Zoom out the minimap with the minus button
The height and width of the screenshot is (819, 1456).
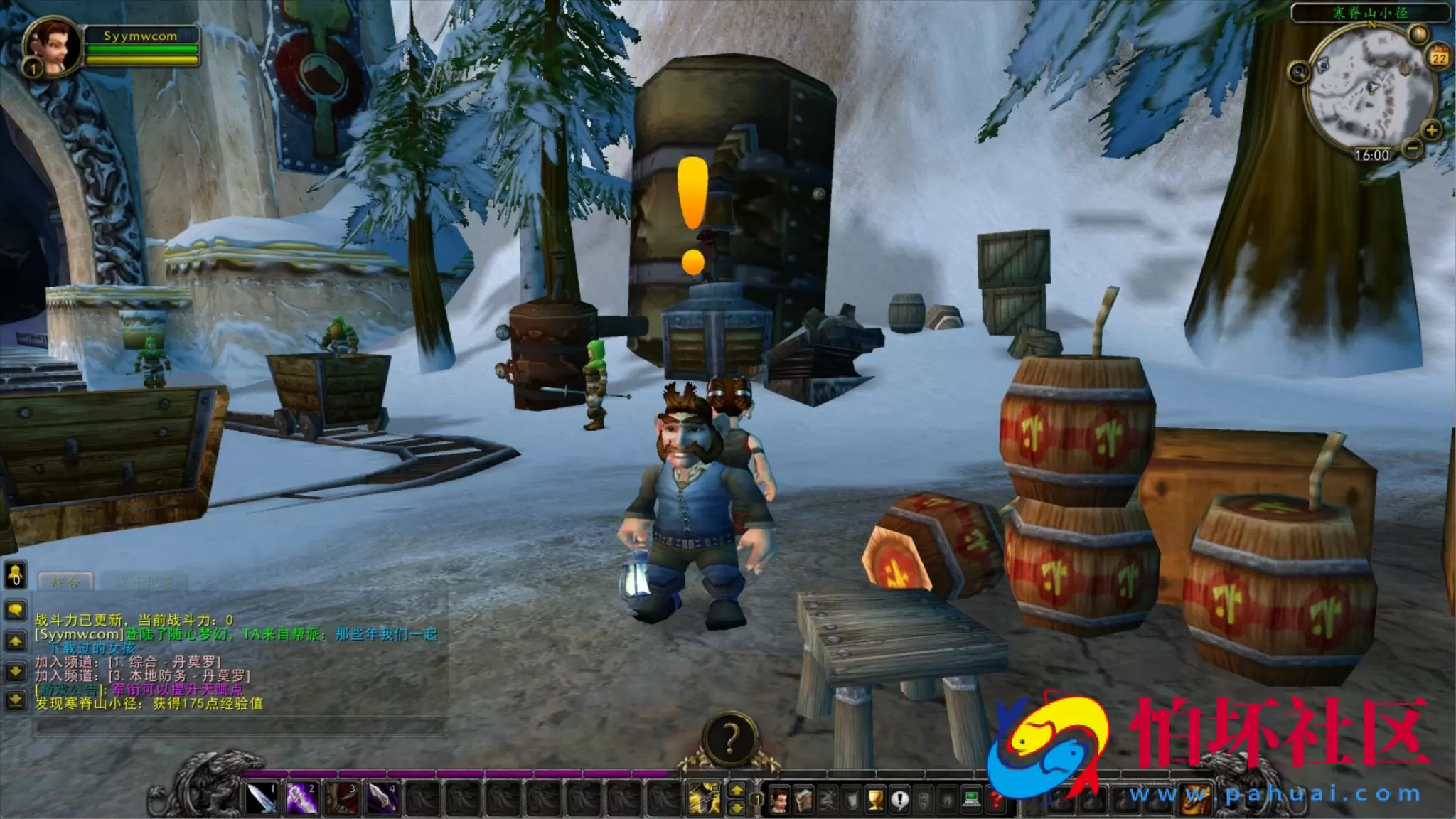point(1413,149)
